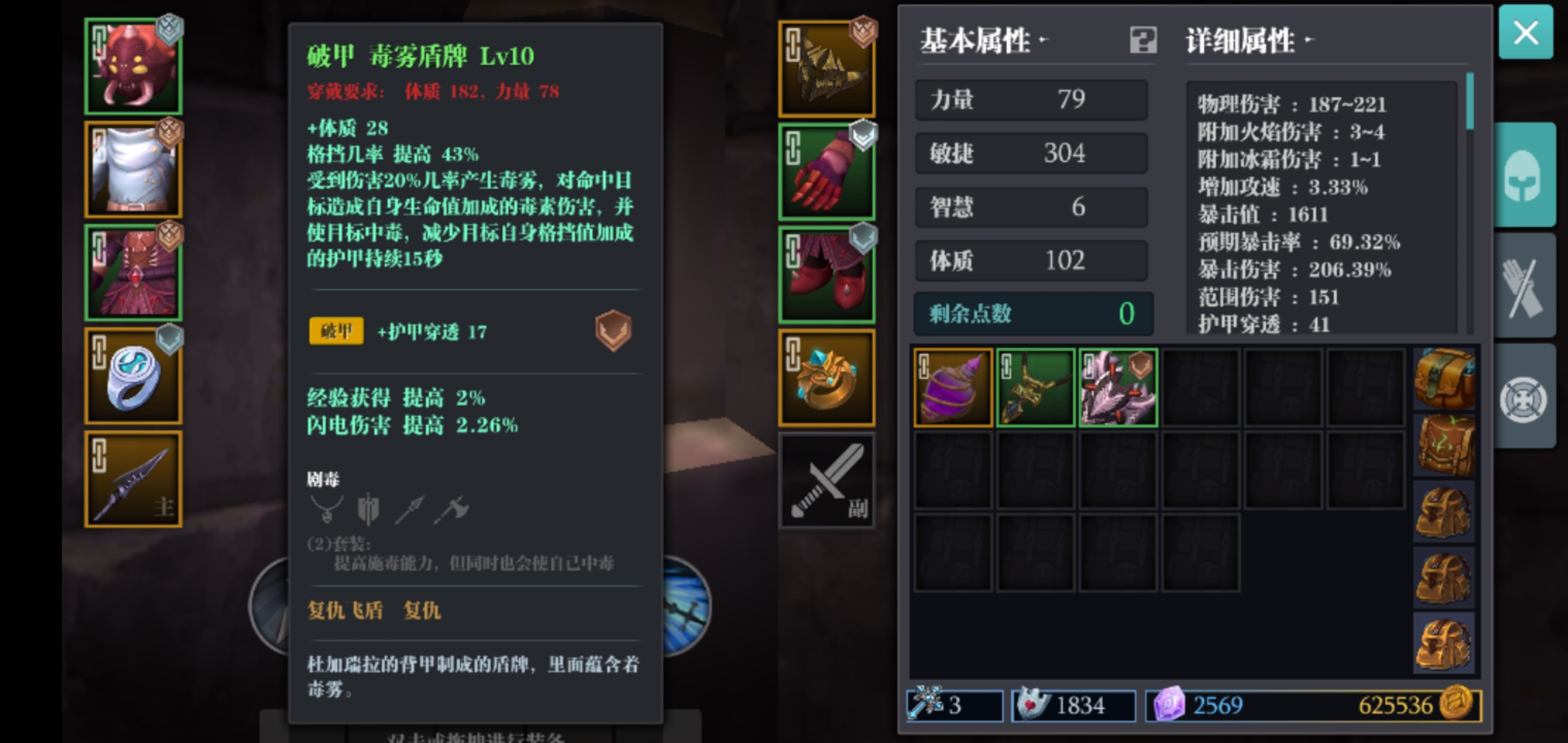Open the equipped white chest armor slot
The image size is (1568, 743).
tap(133, 169)
